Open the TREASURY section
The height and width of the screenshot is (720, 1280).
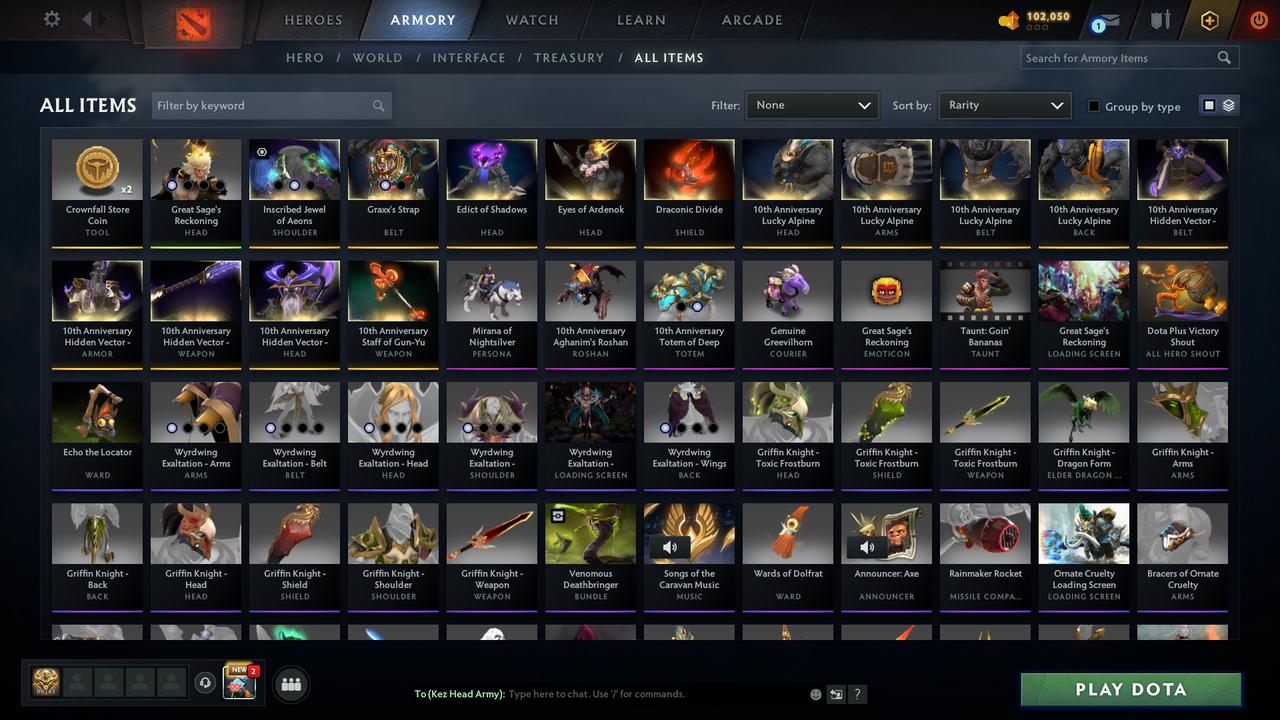pos(569,58)
